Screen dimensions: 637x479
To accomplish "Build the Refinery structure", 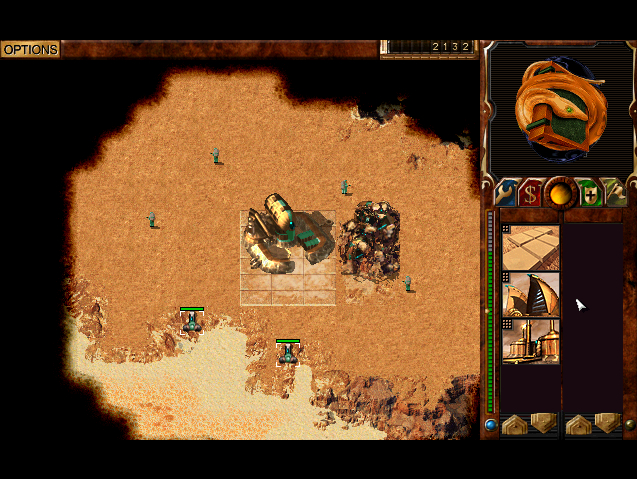I will point(531,341).
